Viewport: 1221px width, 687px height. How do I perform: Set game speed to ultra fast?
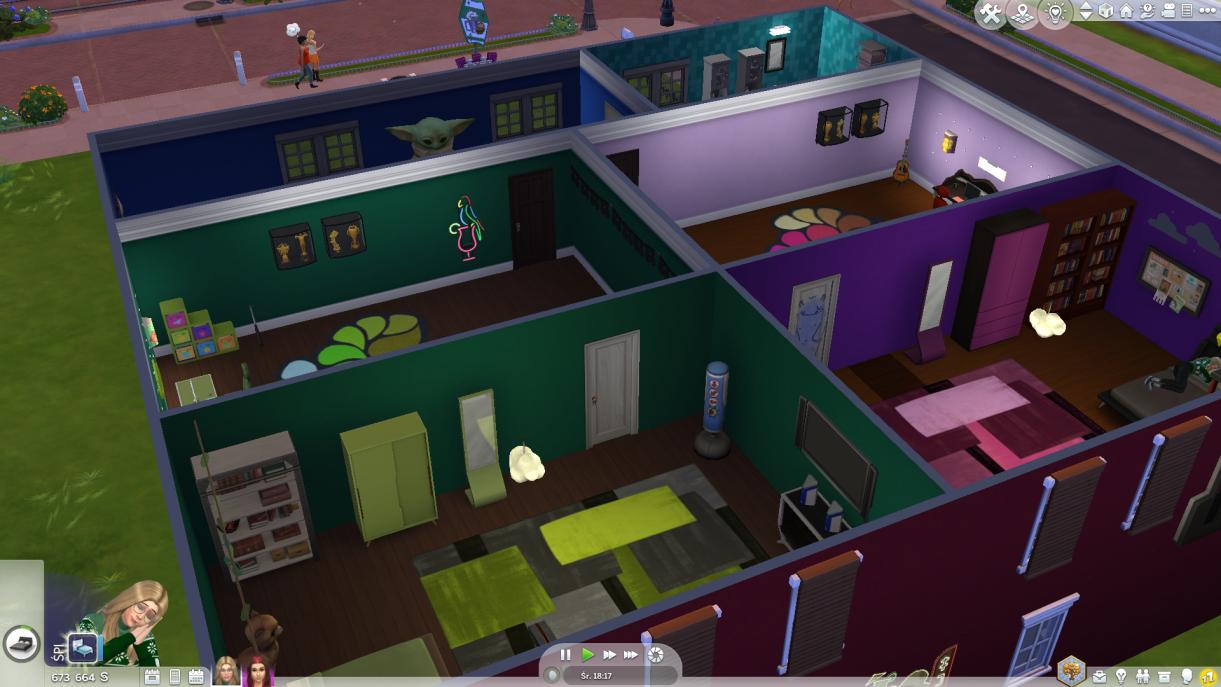[x=631, y=655]
